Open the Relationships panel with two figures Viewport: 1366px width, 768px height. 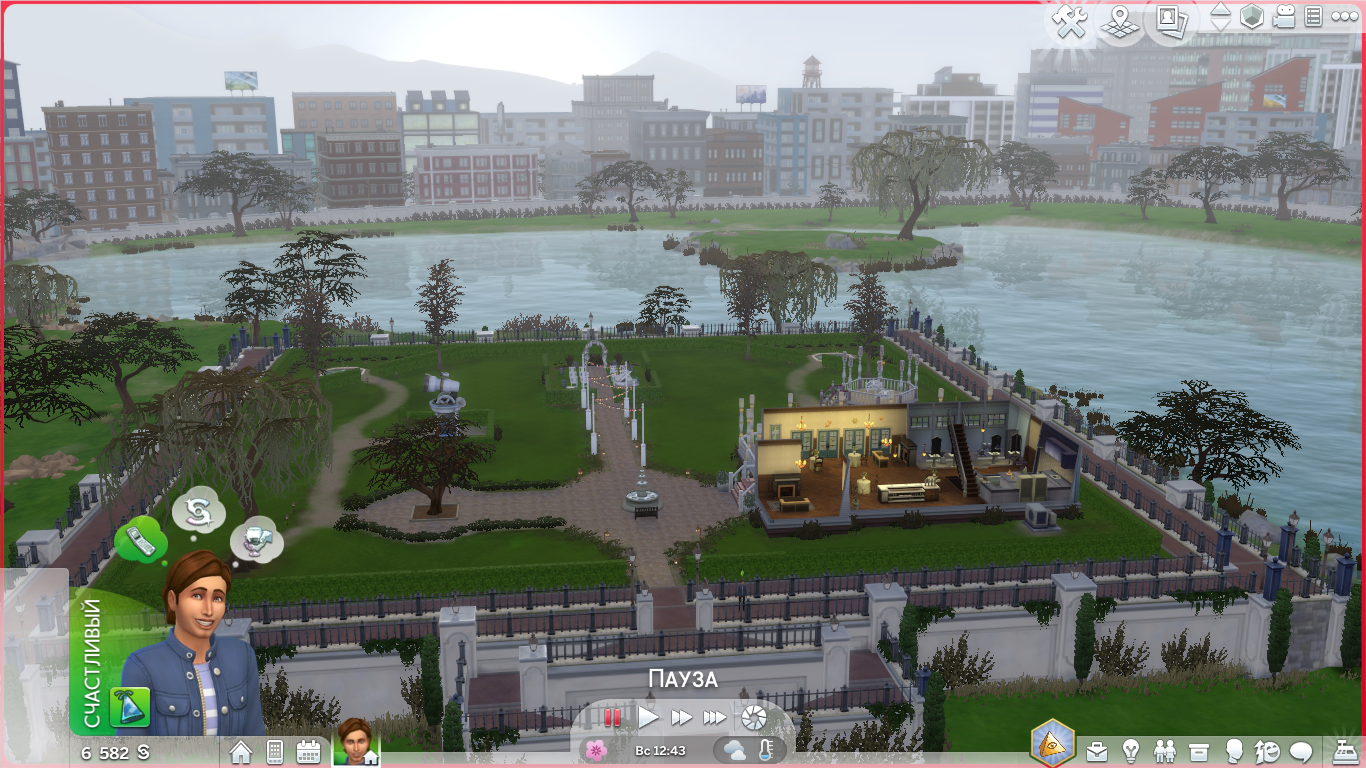(1165, 750)
